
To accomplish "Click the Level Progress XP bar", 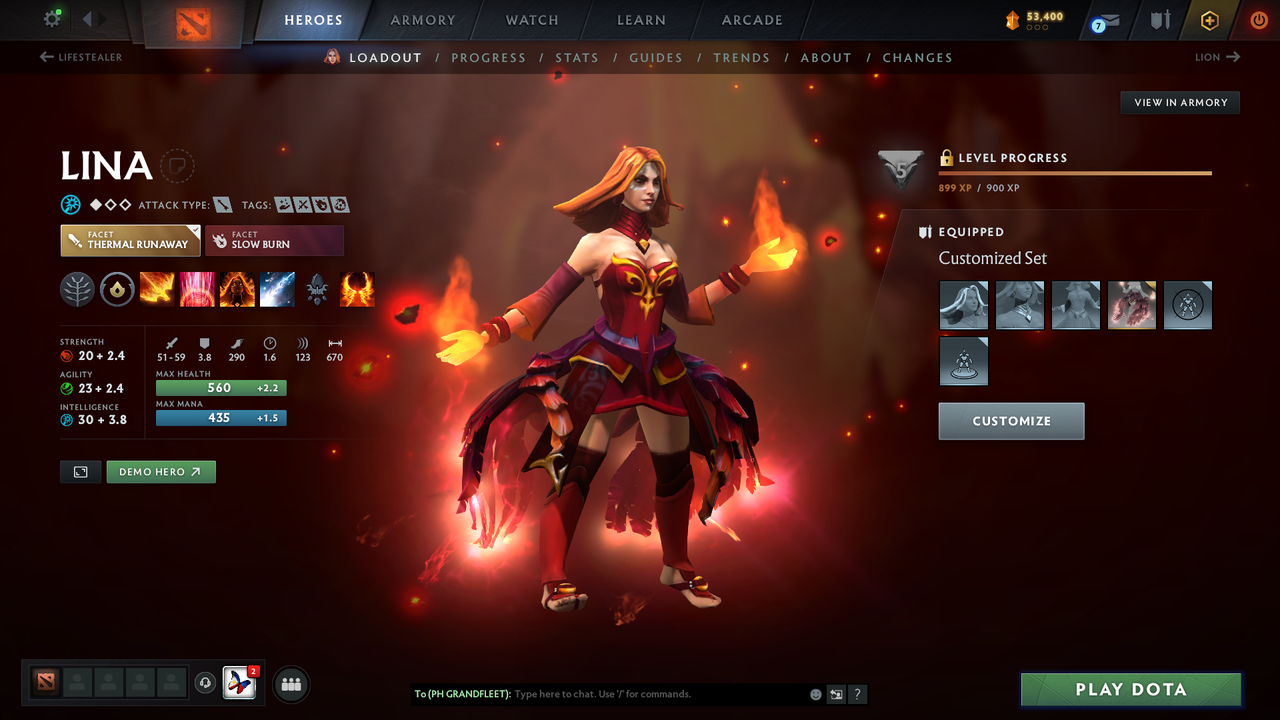I will click(1075, 172).
